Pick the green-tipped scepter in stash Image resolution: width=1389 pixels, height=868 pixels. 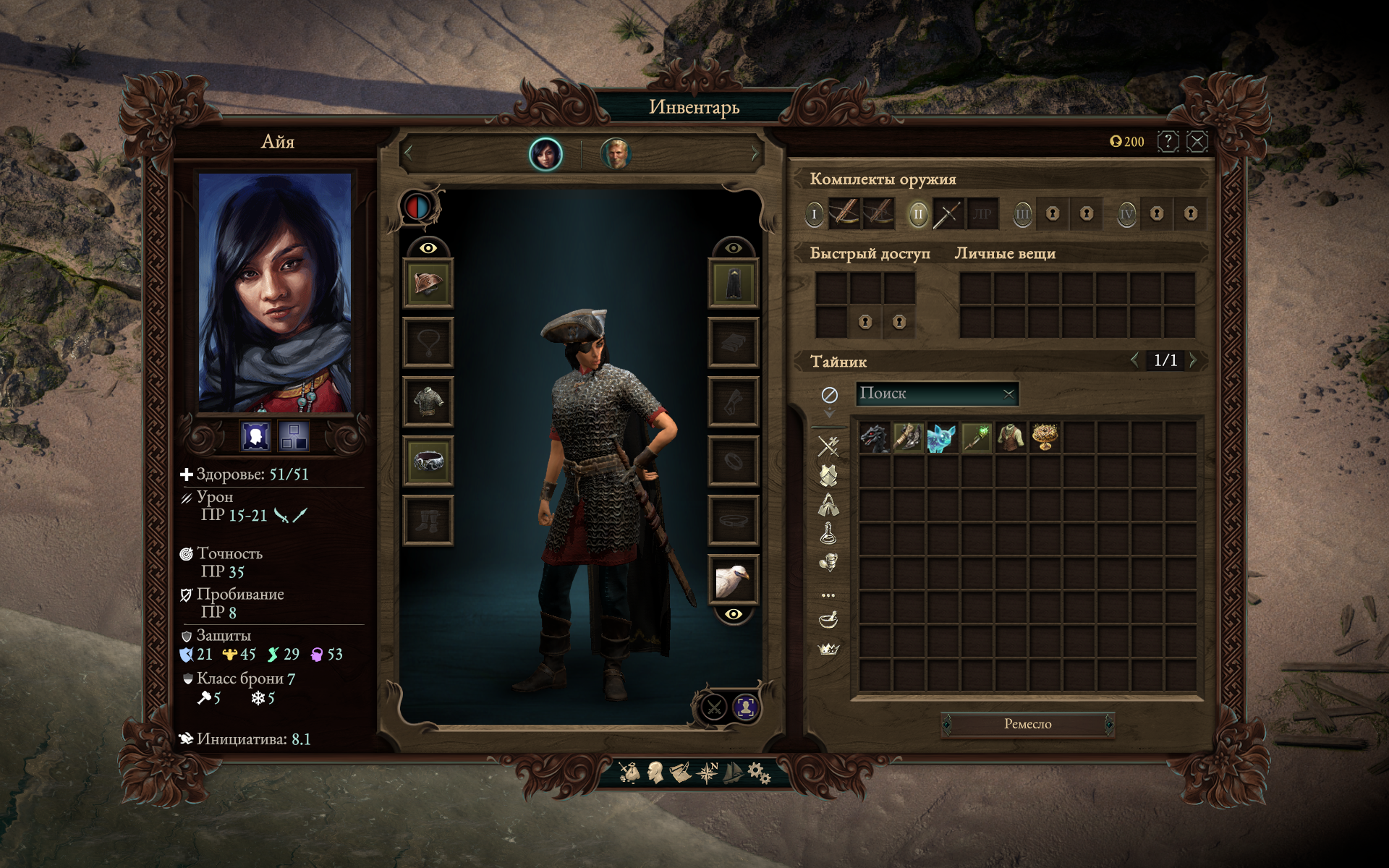pyautogui.click(x=976, y=438)
